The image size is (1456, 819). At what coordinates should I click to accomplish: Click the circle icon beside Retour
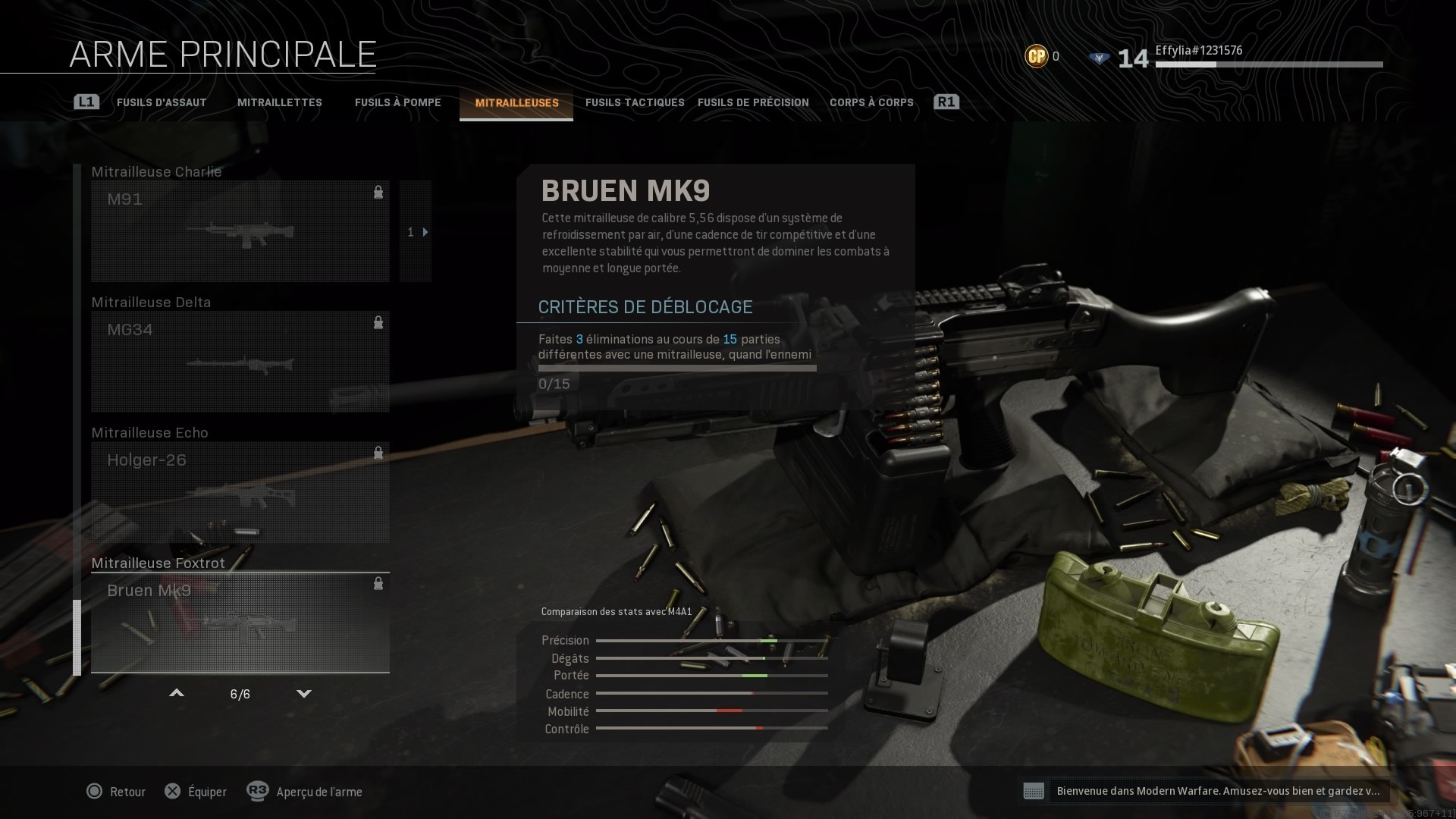[x=94, y=791]
